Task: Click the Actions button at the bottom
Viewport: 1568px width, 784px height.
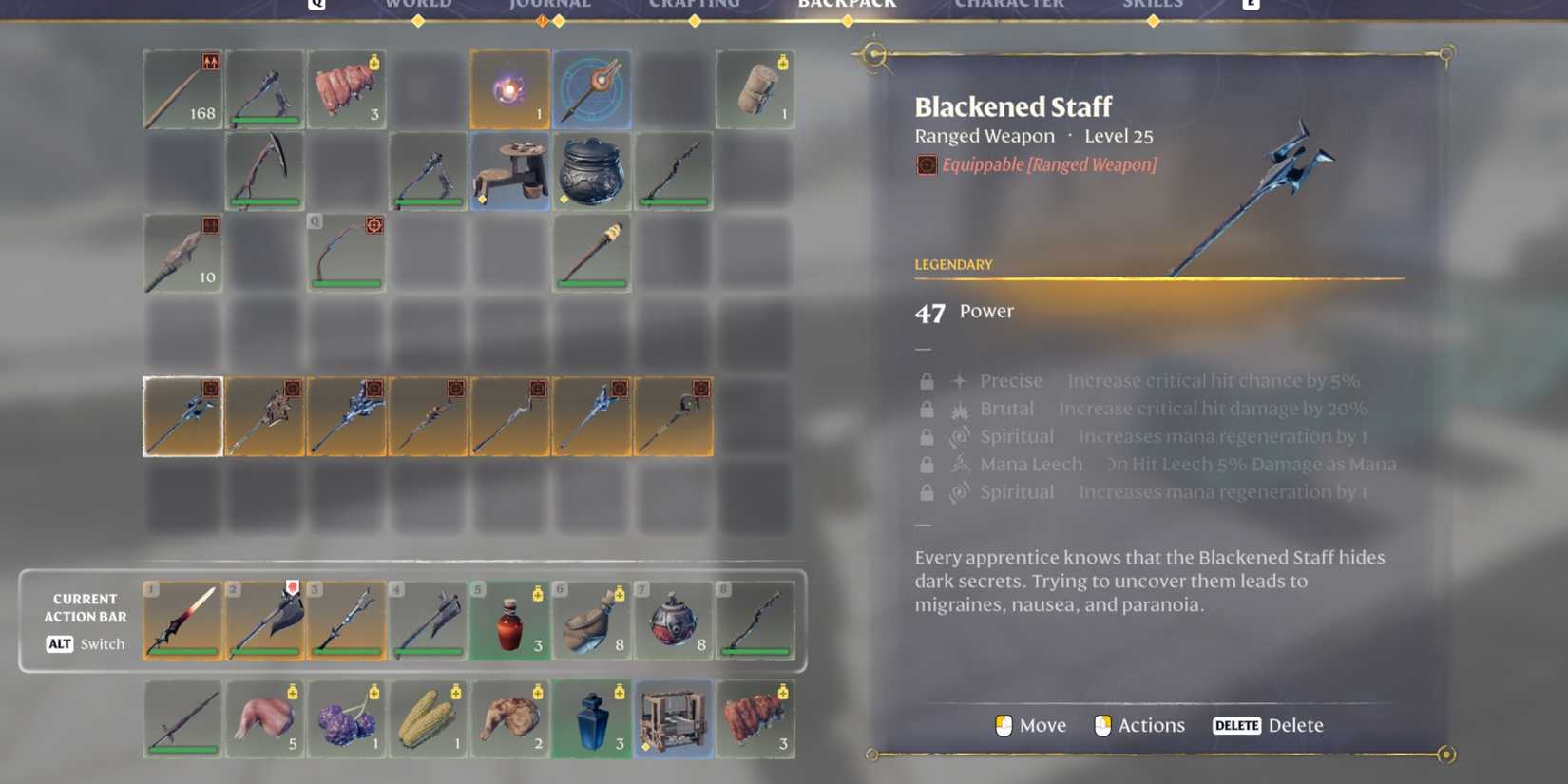Action: click(x=1138, y=725)
